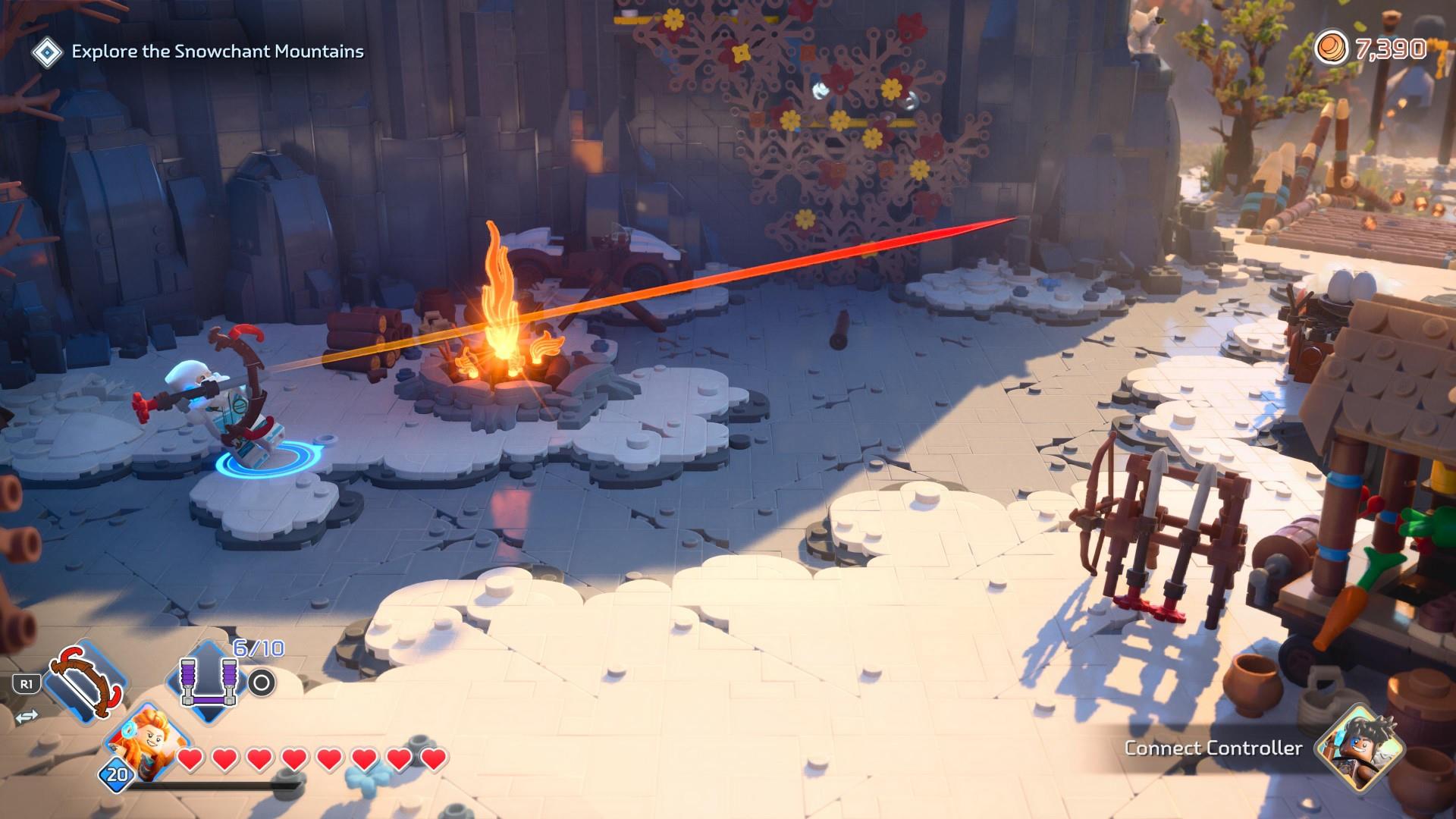Click the Explore the Snowchant Mountains objective
1456x819 pixels.
pos(217,52)
